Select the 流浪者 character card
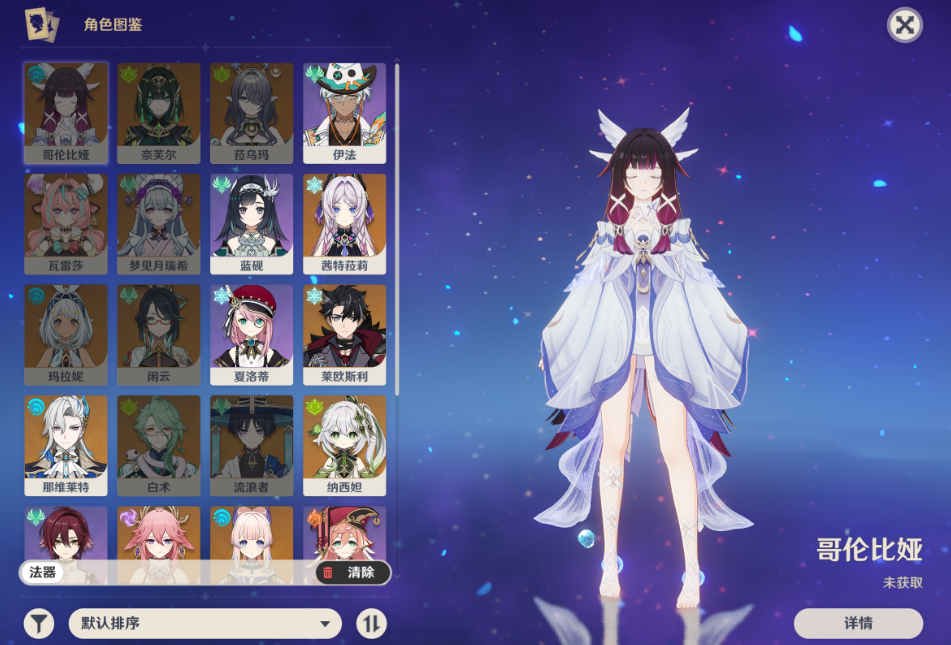The image size is (951, 645). click(252, 446)
